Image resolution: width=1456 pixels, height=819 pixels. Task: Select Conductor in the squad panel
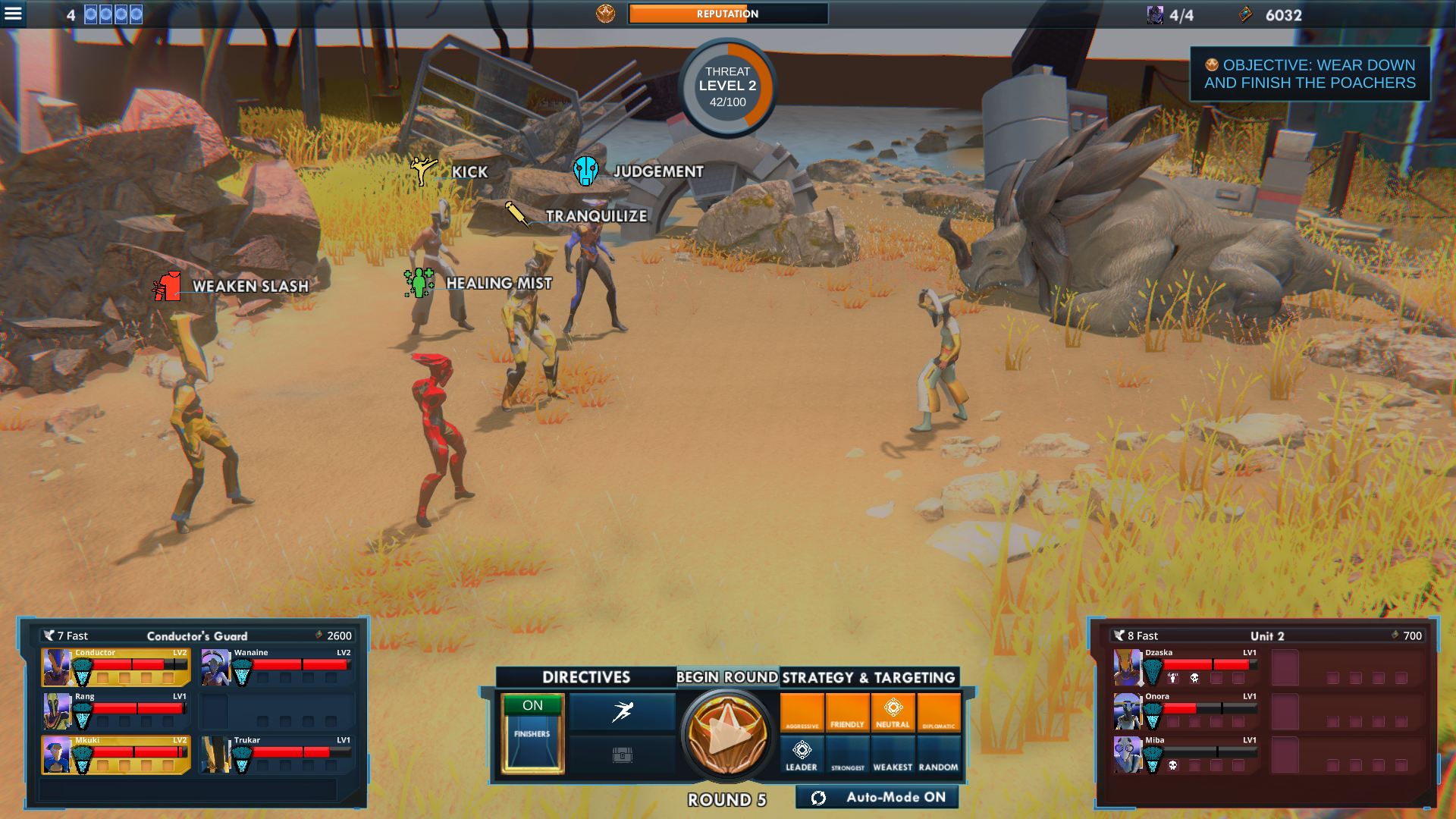tap(116, 667)
